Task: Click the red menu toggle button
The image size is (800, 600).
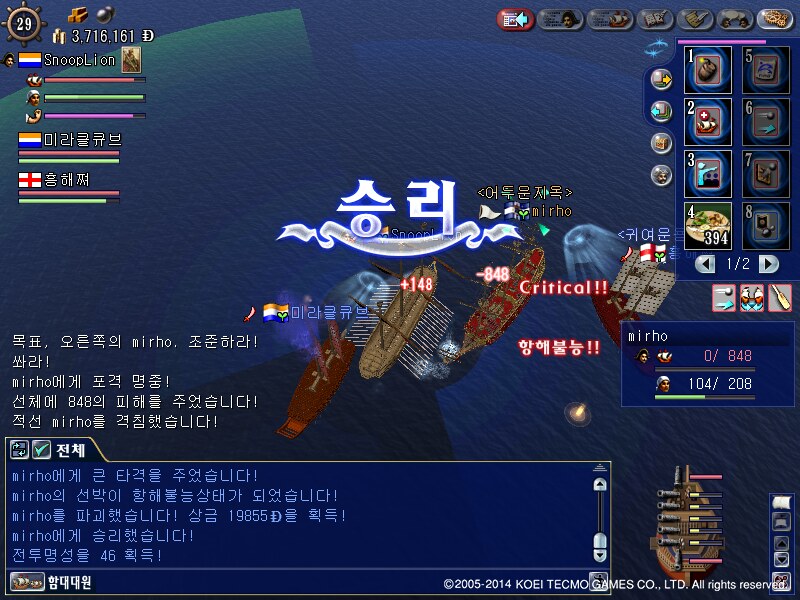Action: (x=515, y=19)
